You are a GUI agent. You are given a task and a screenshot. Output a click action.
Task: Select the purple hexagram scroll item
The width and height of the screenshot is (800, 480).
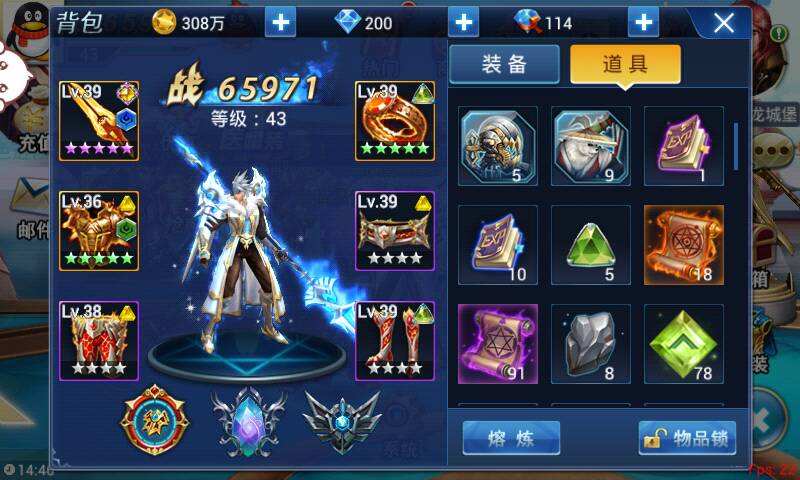(497, 343)
